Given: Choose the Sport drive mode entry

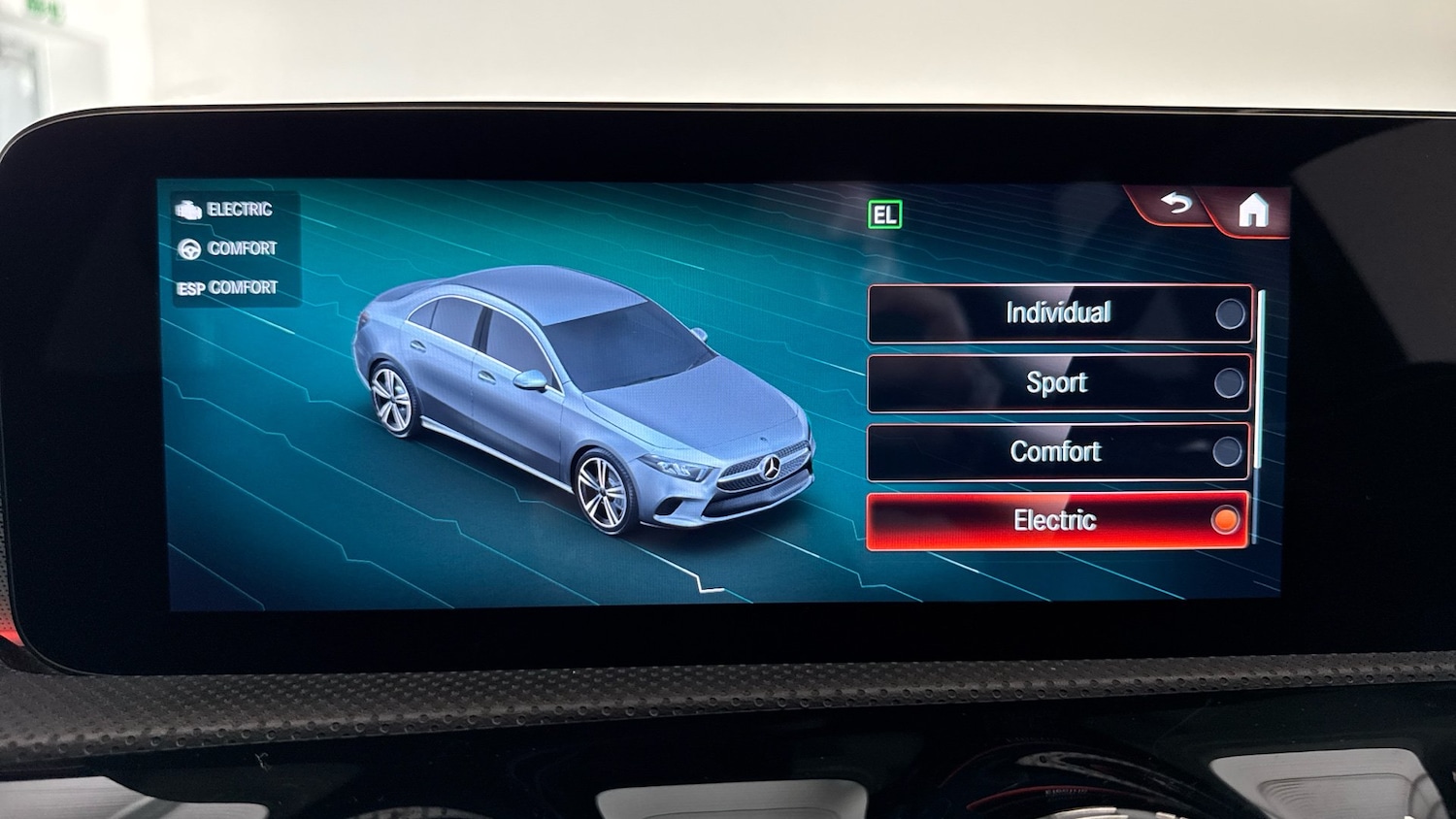Looking at the screenshot, I should pyautogui.click(x=1057, y=382).
